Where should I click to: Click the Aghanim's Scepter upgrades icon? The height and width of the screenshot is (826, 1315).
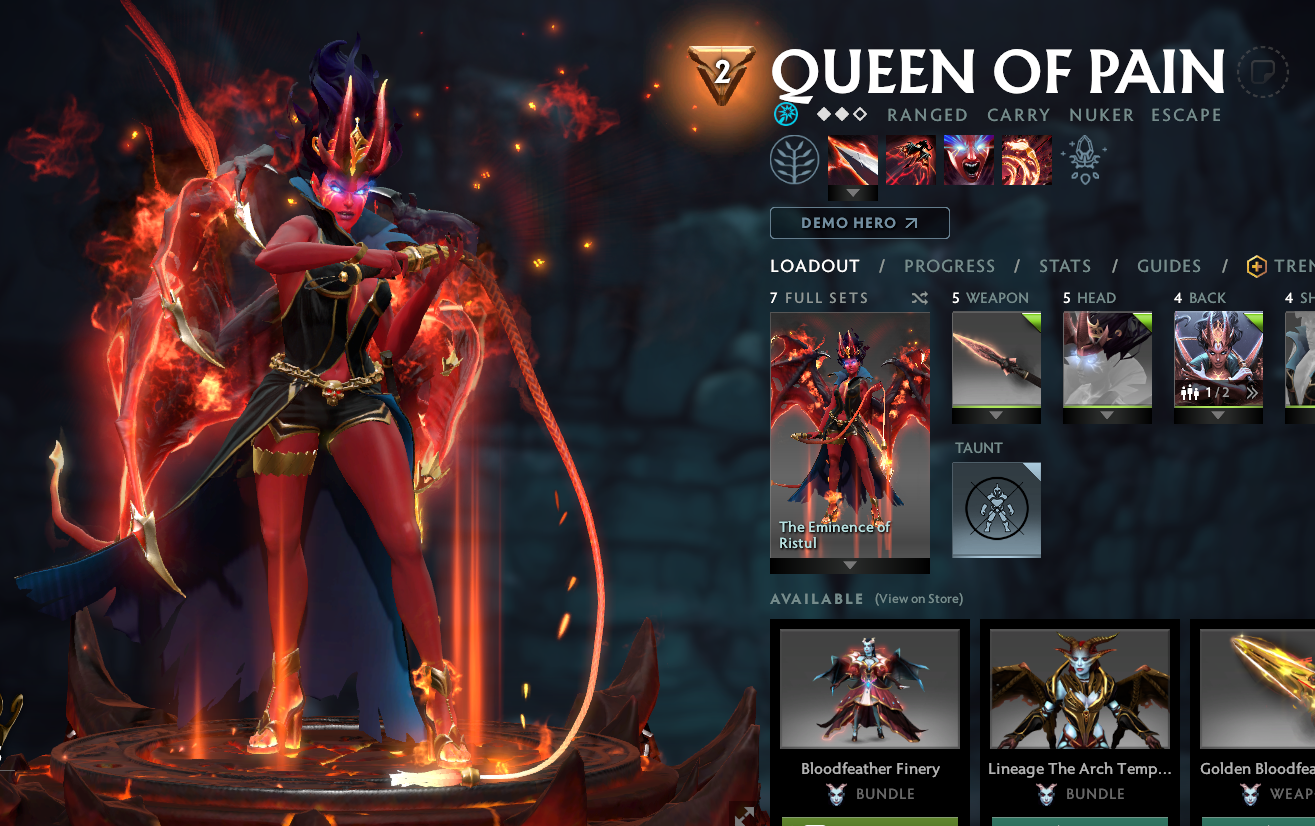tap(1085, 158)
